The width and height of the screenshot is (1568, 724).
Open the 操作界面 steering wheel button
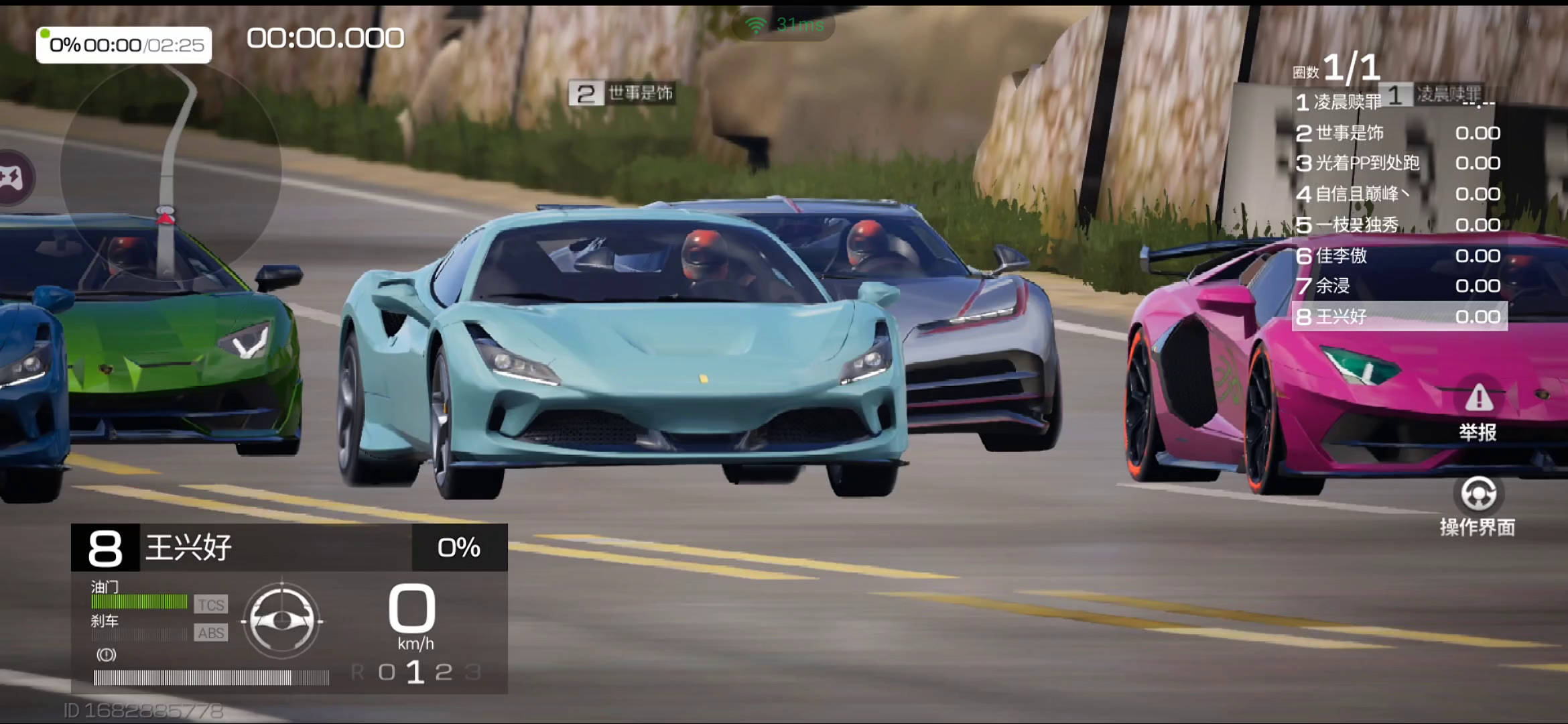[1478, 506]
